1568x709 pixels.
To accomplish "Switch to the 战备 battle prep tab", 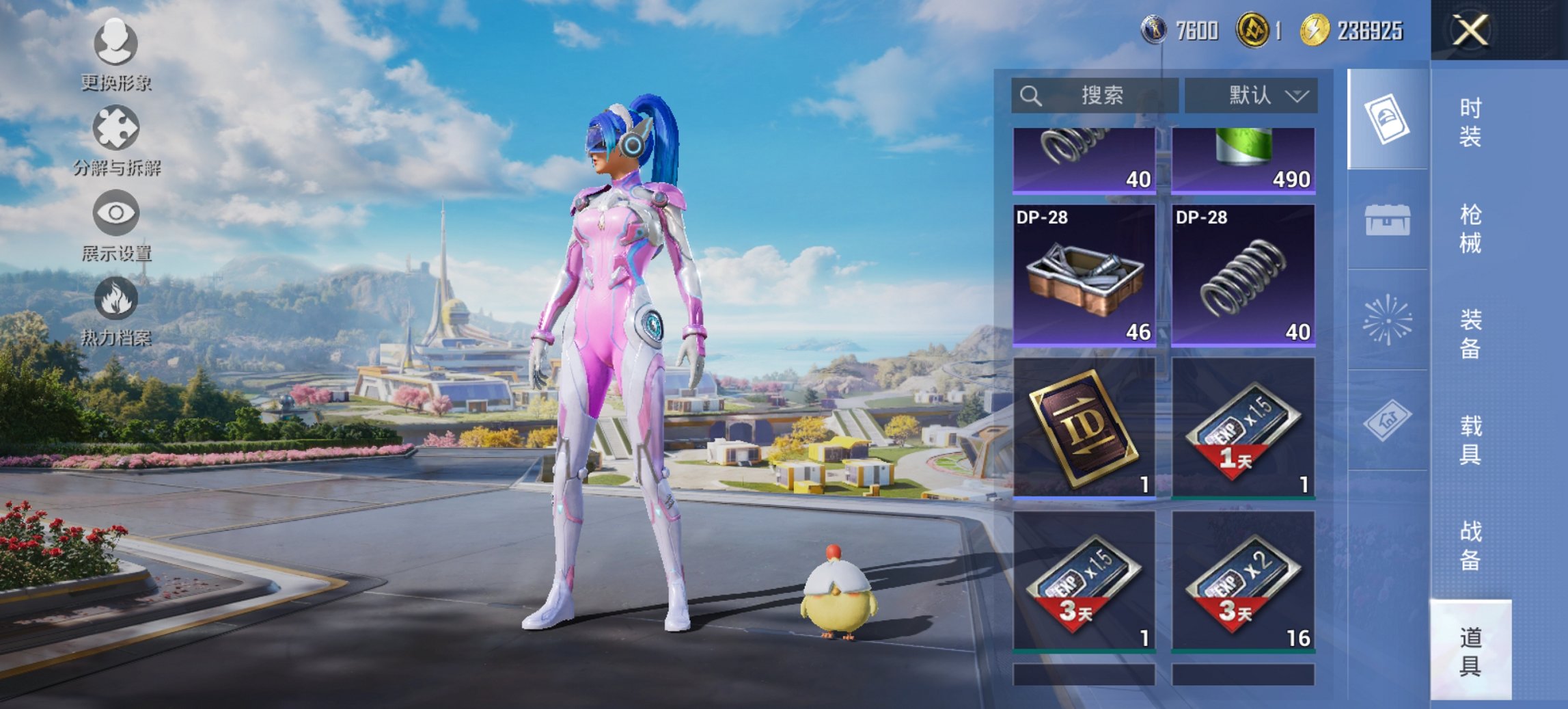I will click(1470, 546).
